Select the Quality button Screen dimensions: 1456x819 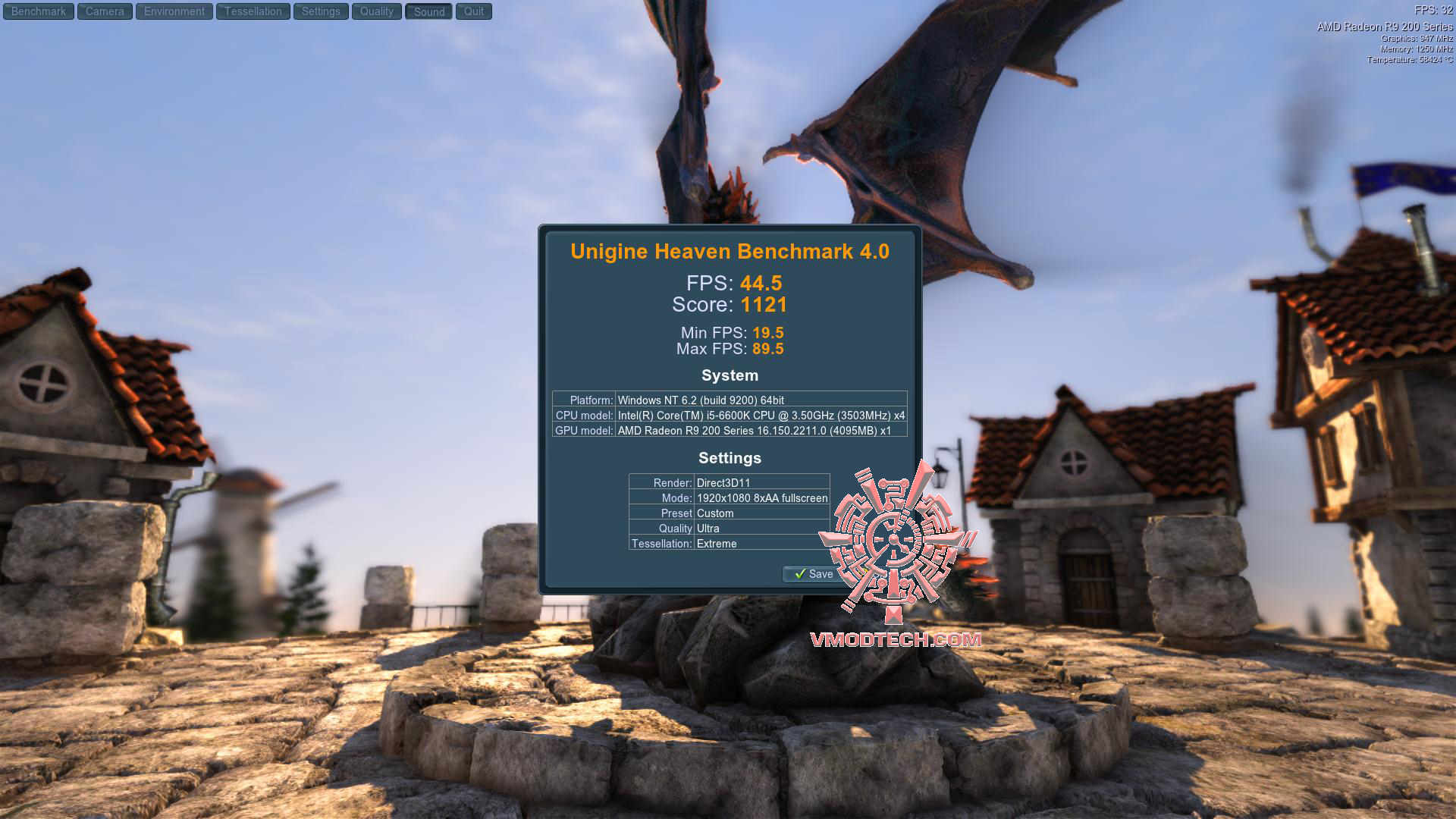point(377,11)
